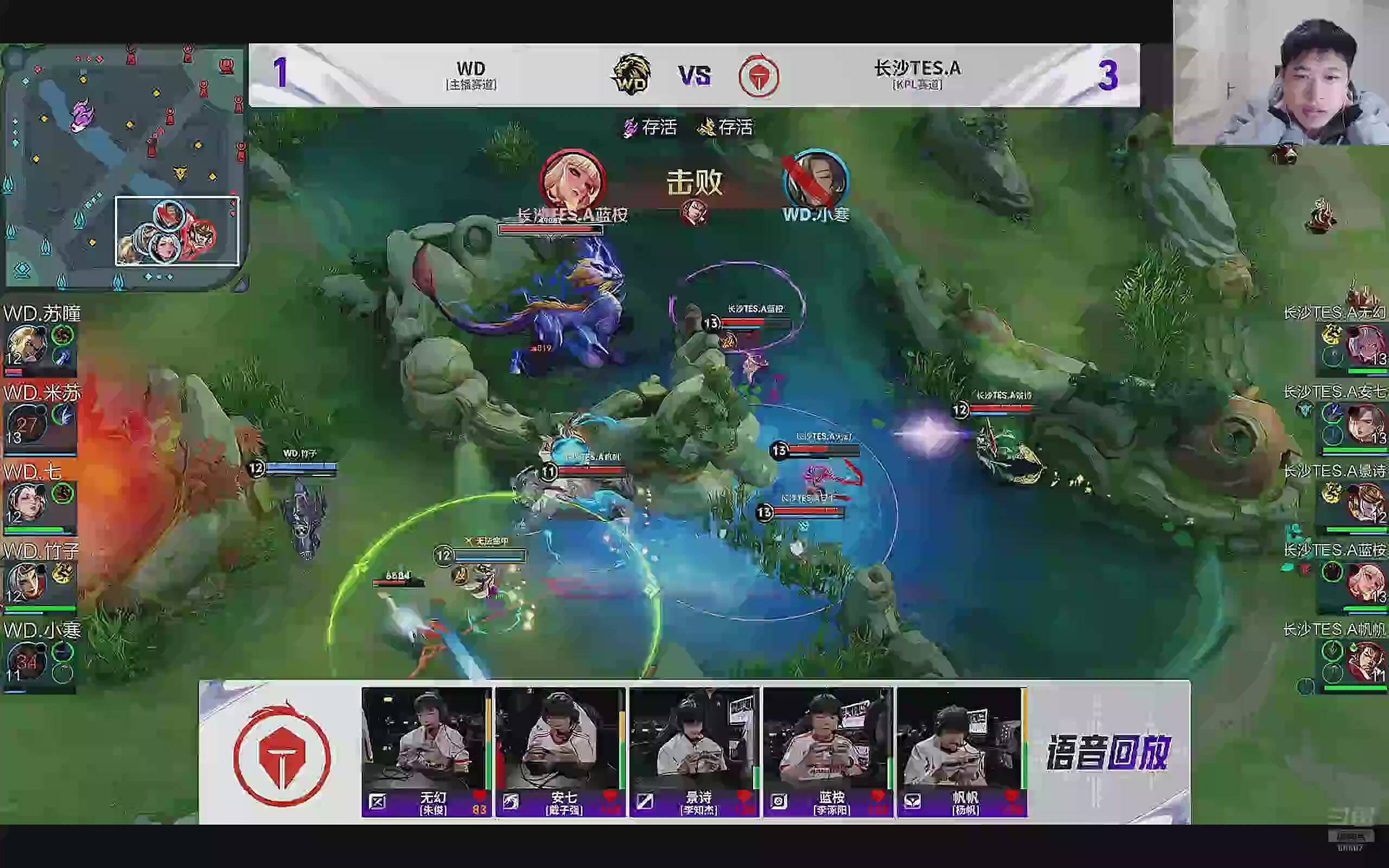Viewport: 1389px width, 868px height.
Task: Open 蓝桉 player camera thumbnail
Action: tap(827, 739)
